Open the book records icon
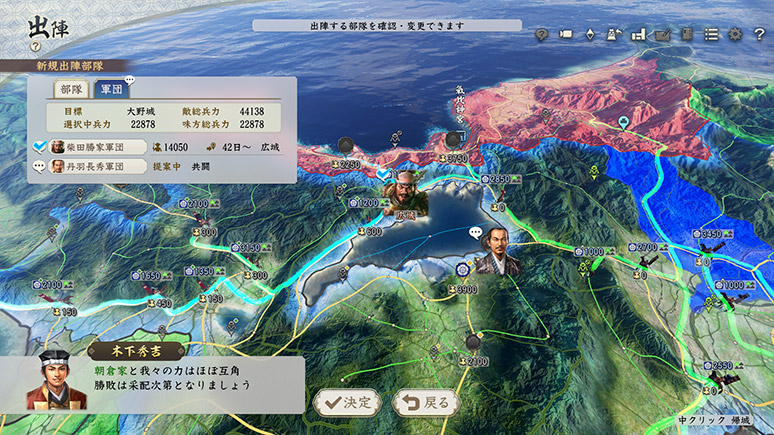 point(687,34)
